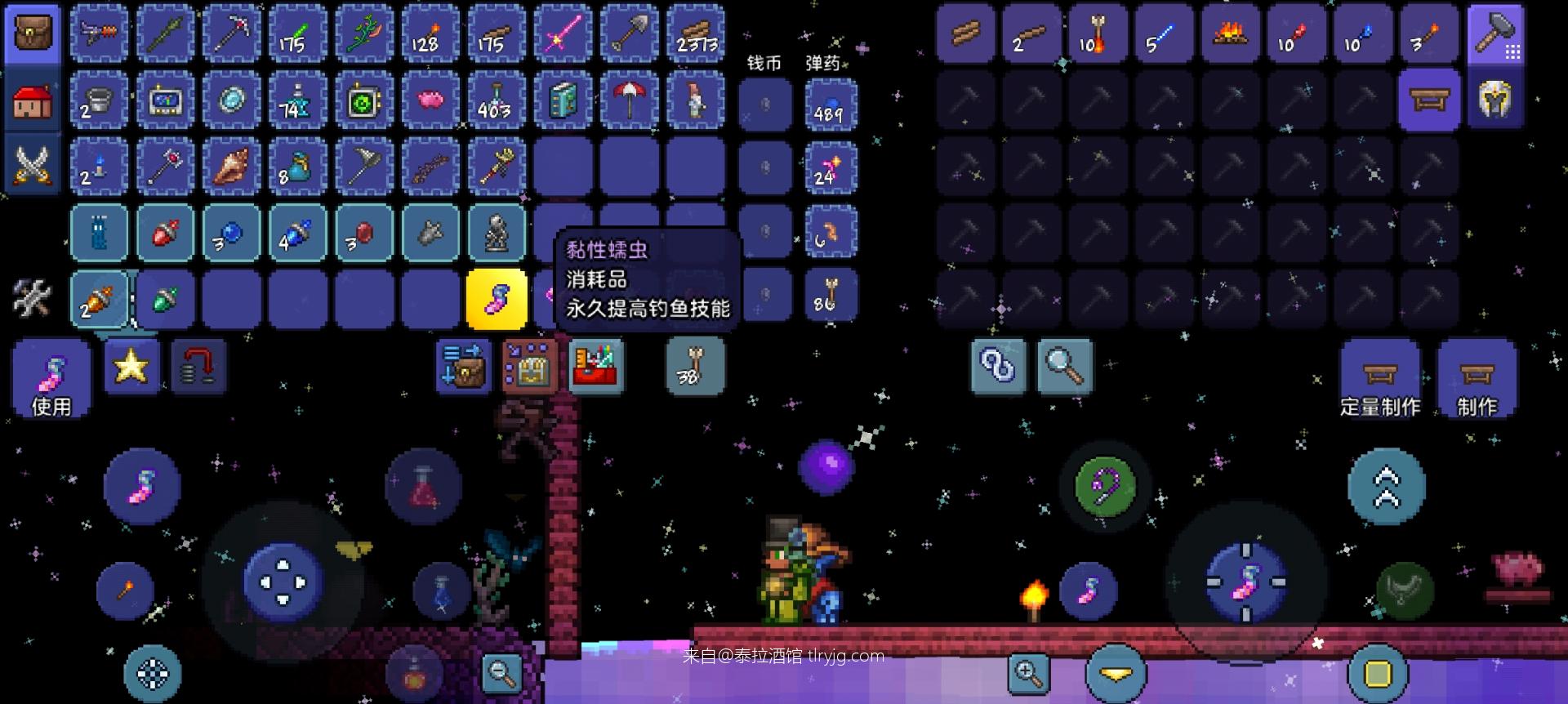Select the red umbrella inventory slot

click(x=629, y=100)
